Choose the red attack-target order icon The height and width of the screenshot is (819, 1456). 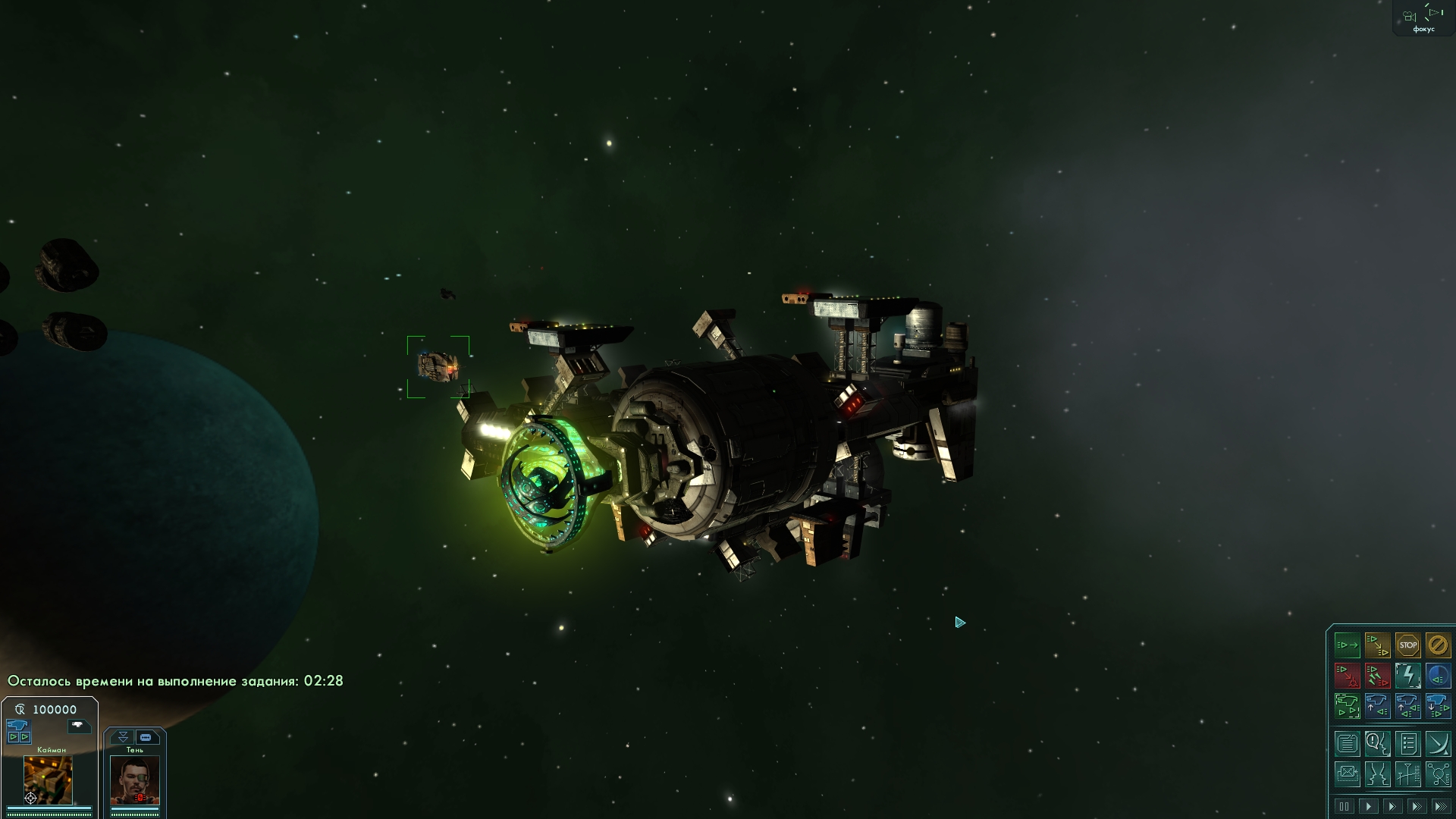[x=1348, y=675]
